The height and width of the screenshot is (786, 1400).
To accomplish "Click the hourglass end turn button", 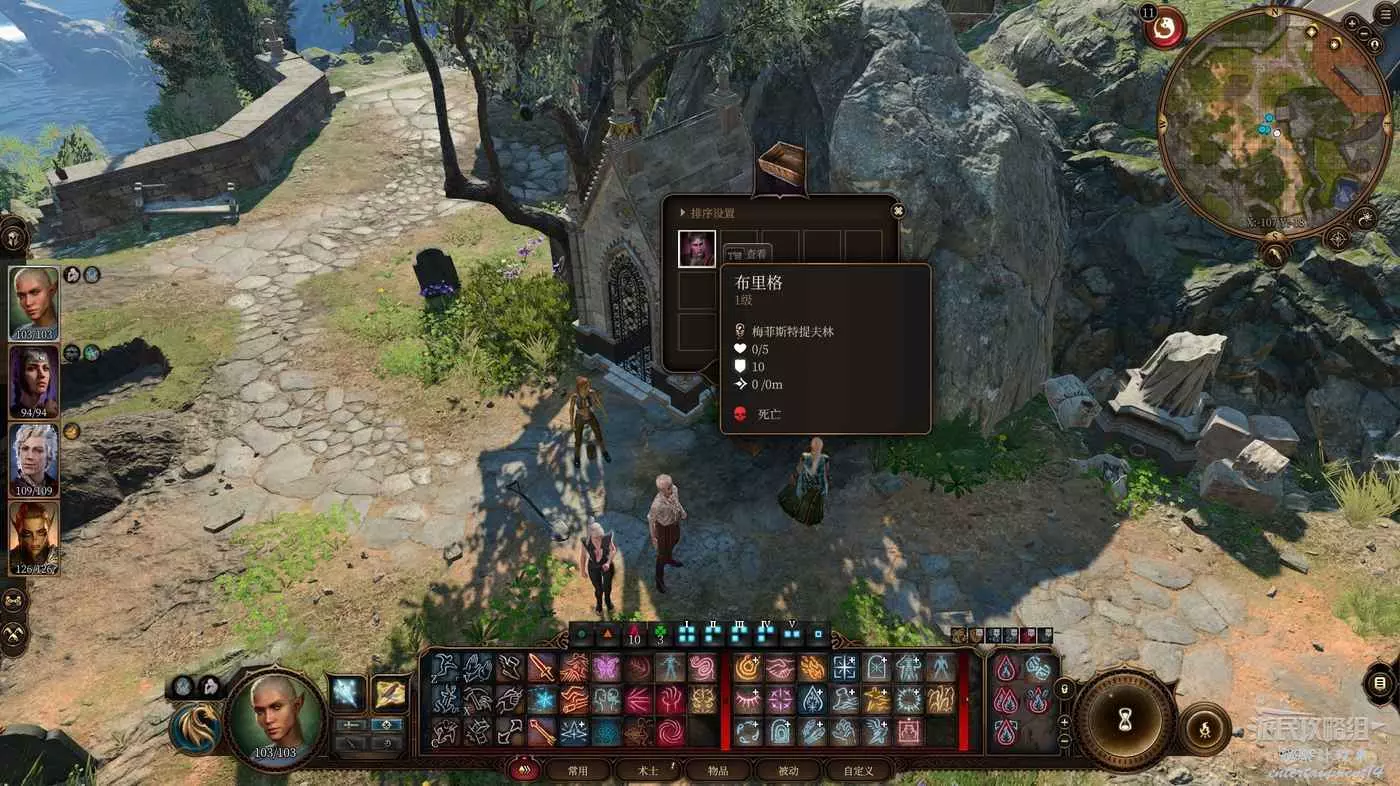I will (1125, 719).
